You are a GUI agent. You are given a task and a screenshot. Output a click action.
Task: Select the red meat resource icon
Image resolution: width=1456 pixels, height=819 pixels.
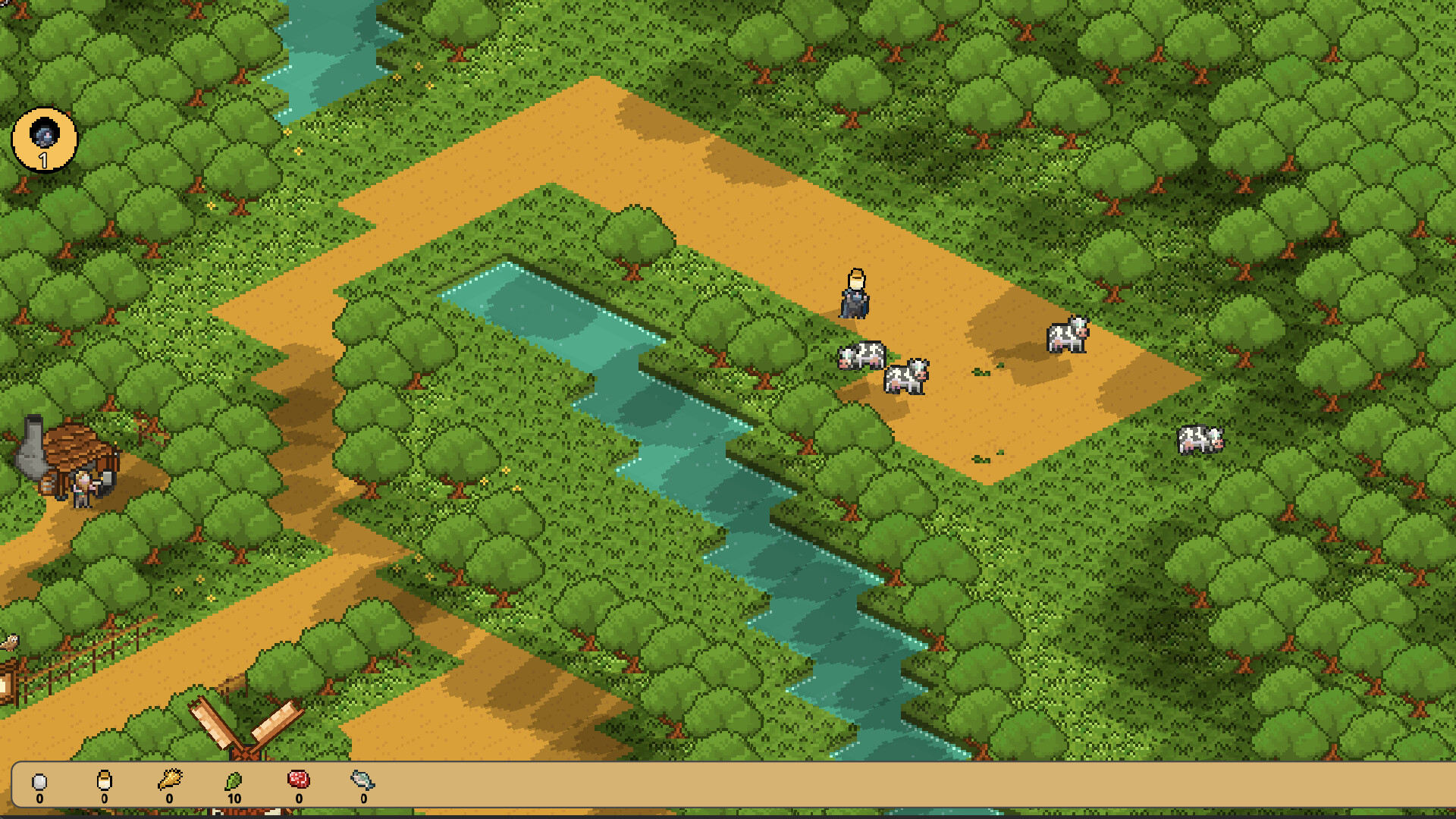(x=299, y=780)
